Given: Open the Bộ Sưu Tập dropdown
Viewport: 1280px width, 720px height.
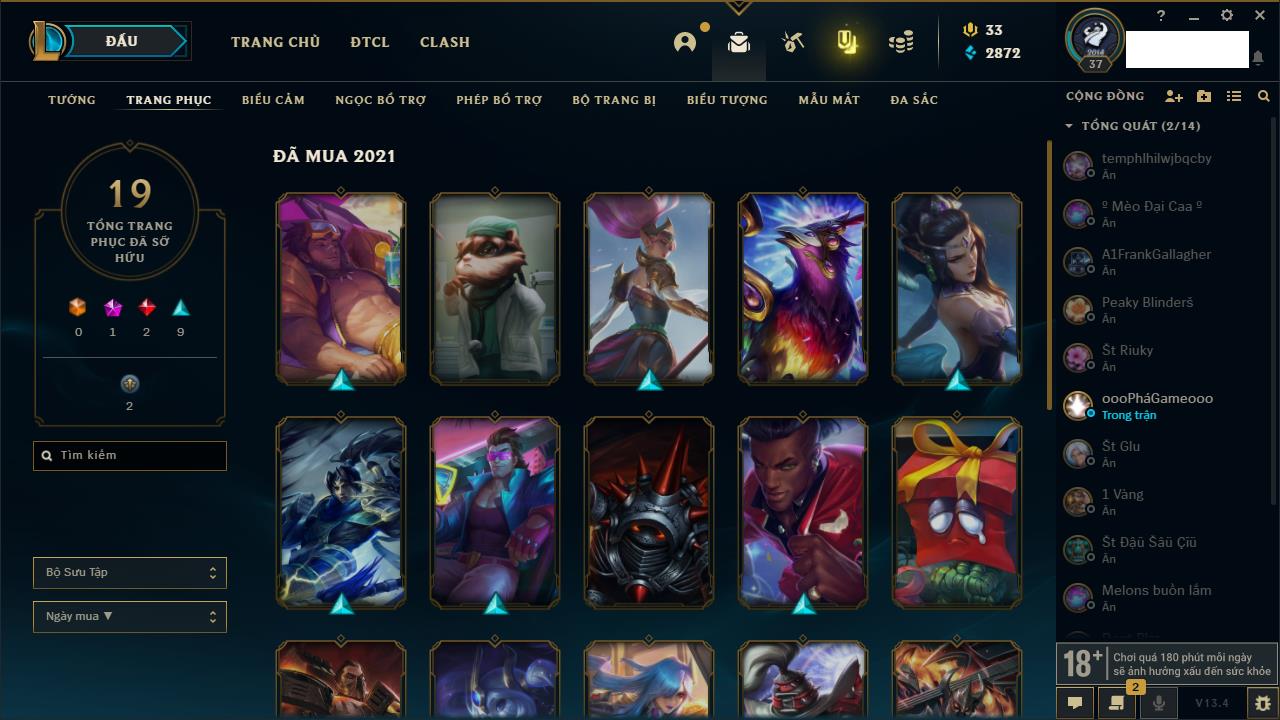Looking at the screenshot, I should pyautogui.click(x=130, y=573).
